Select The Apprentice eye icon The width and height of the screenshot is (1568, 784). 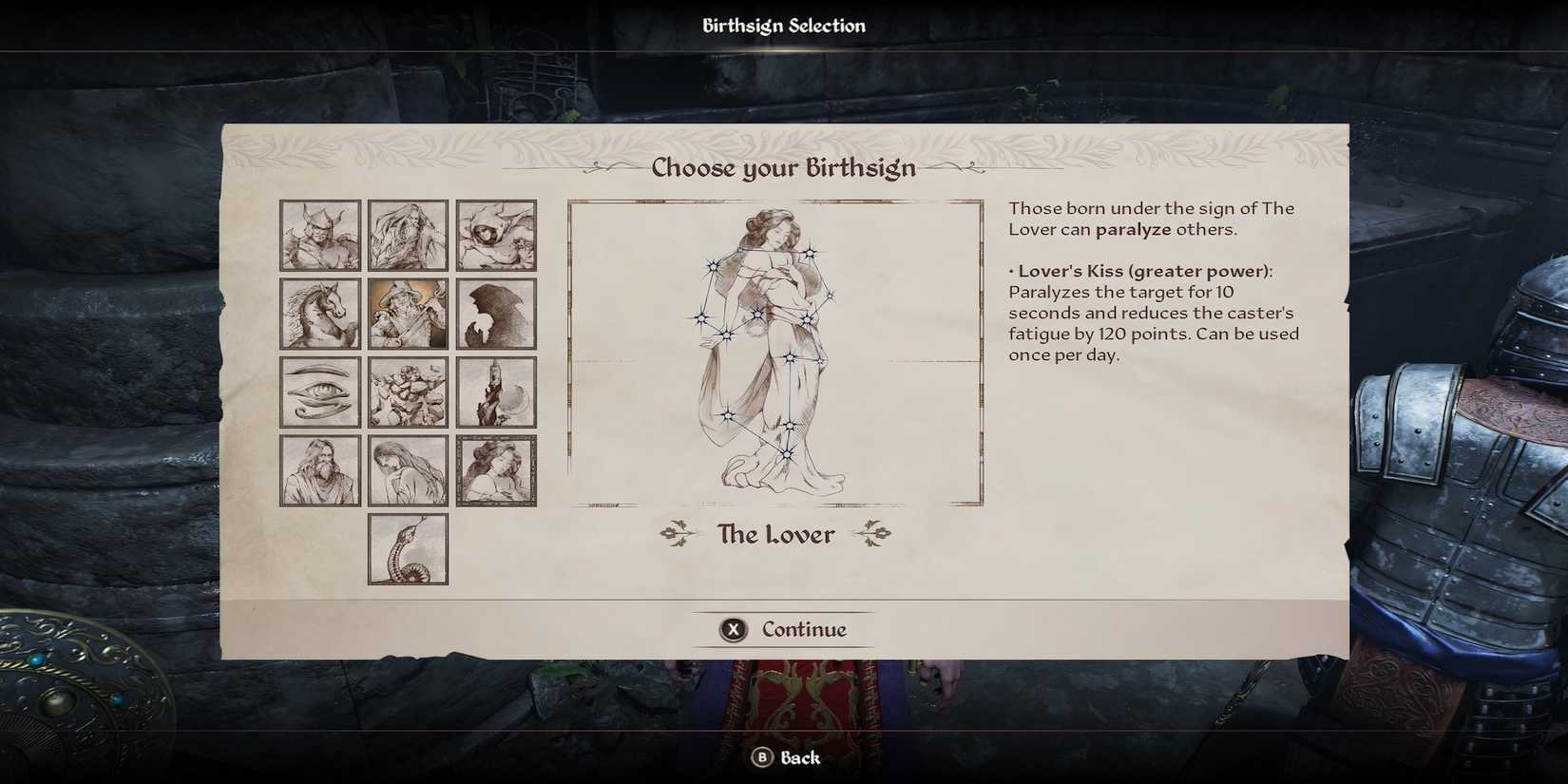(x=319, y=391)
